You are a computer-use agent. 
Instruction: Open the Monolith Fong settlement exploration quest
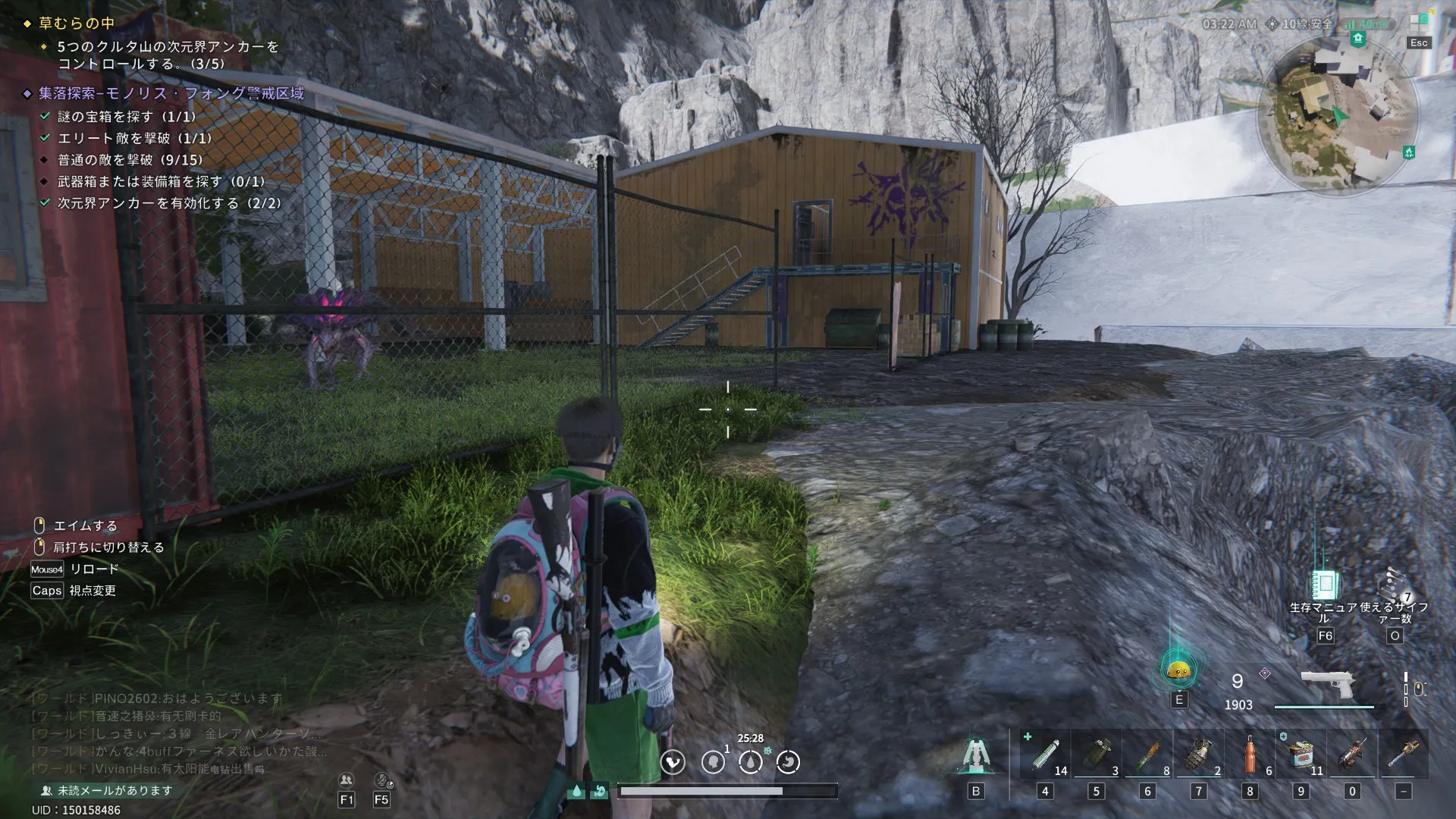(x=171, y=93)
